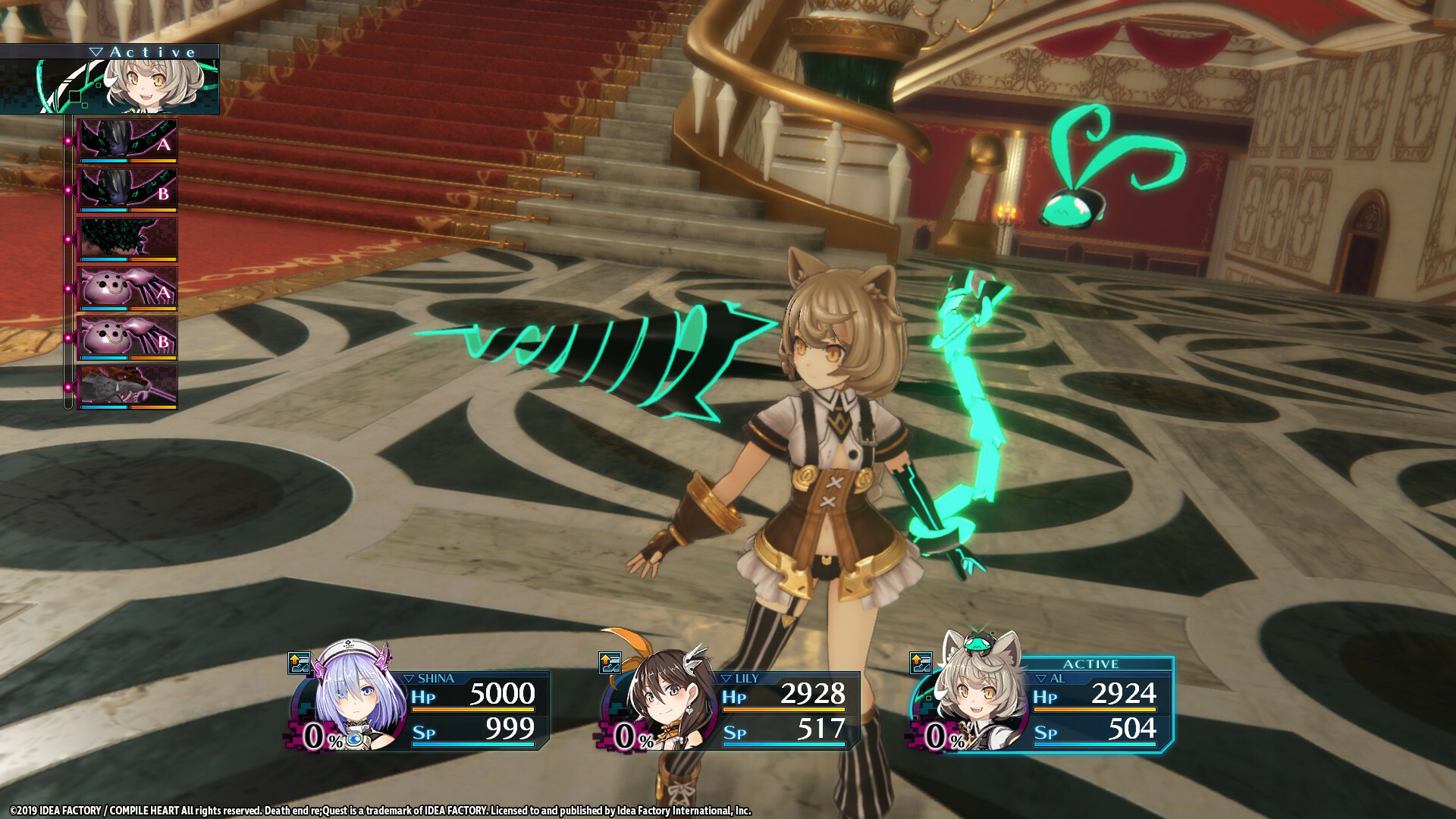Select the Active header tab at top left

148,50
